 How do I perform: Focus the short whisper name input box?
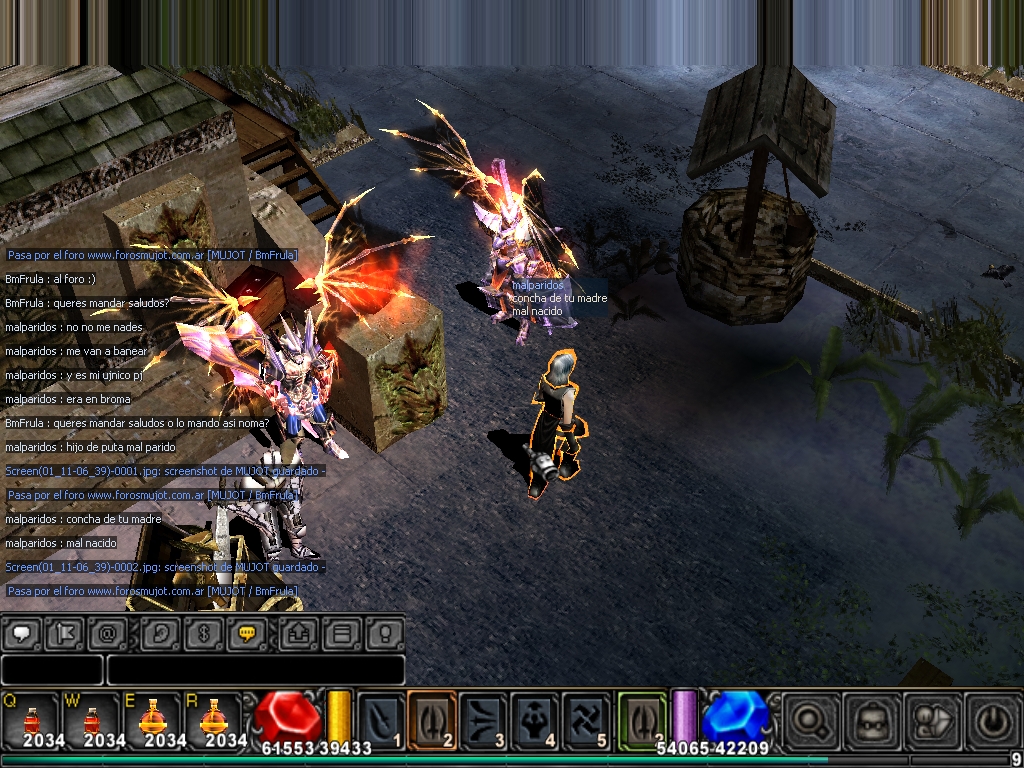52,669
